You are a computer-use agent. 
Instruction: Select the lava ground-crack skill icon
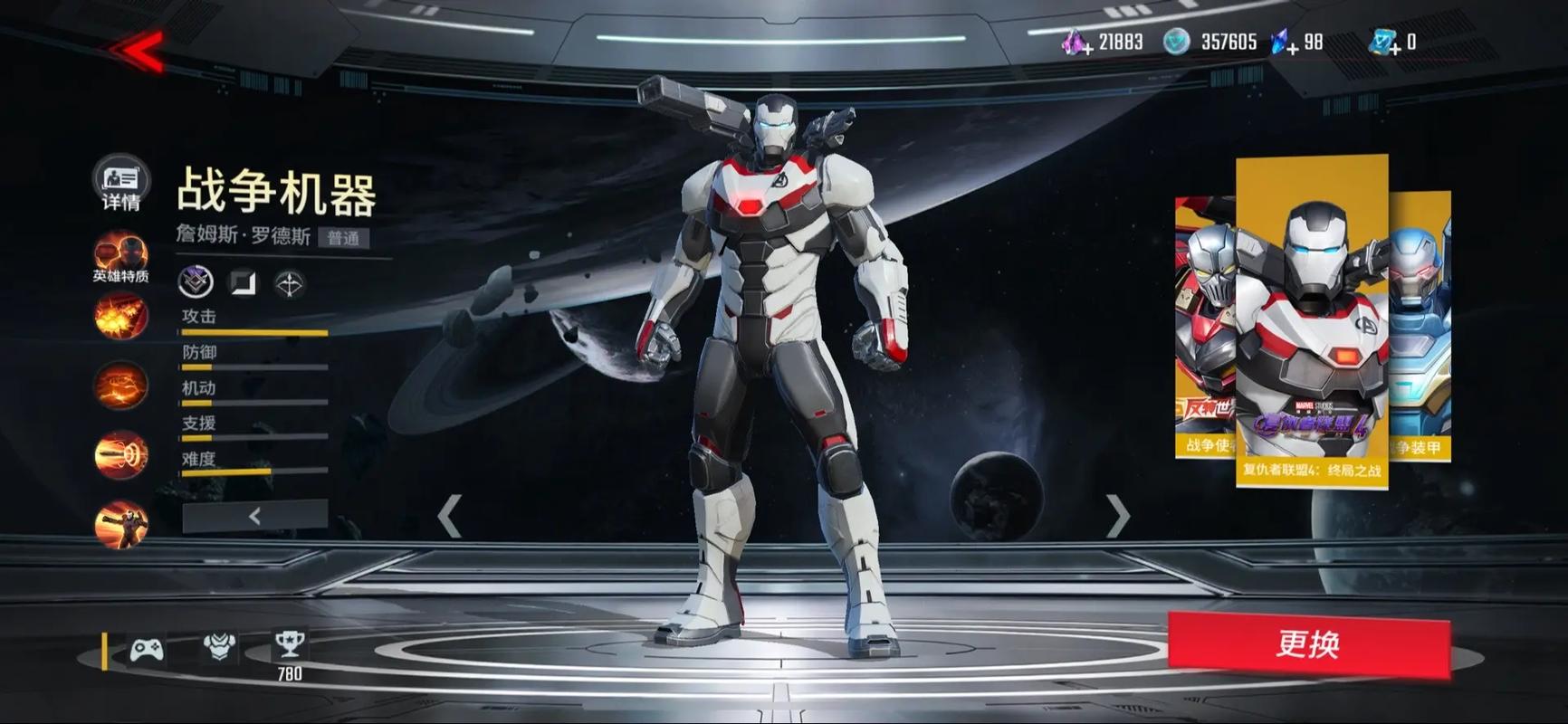point(120,386)
